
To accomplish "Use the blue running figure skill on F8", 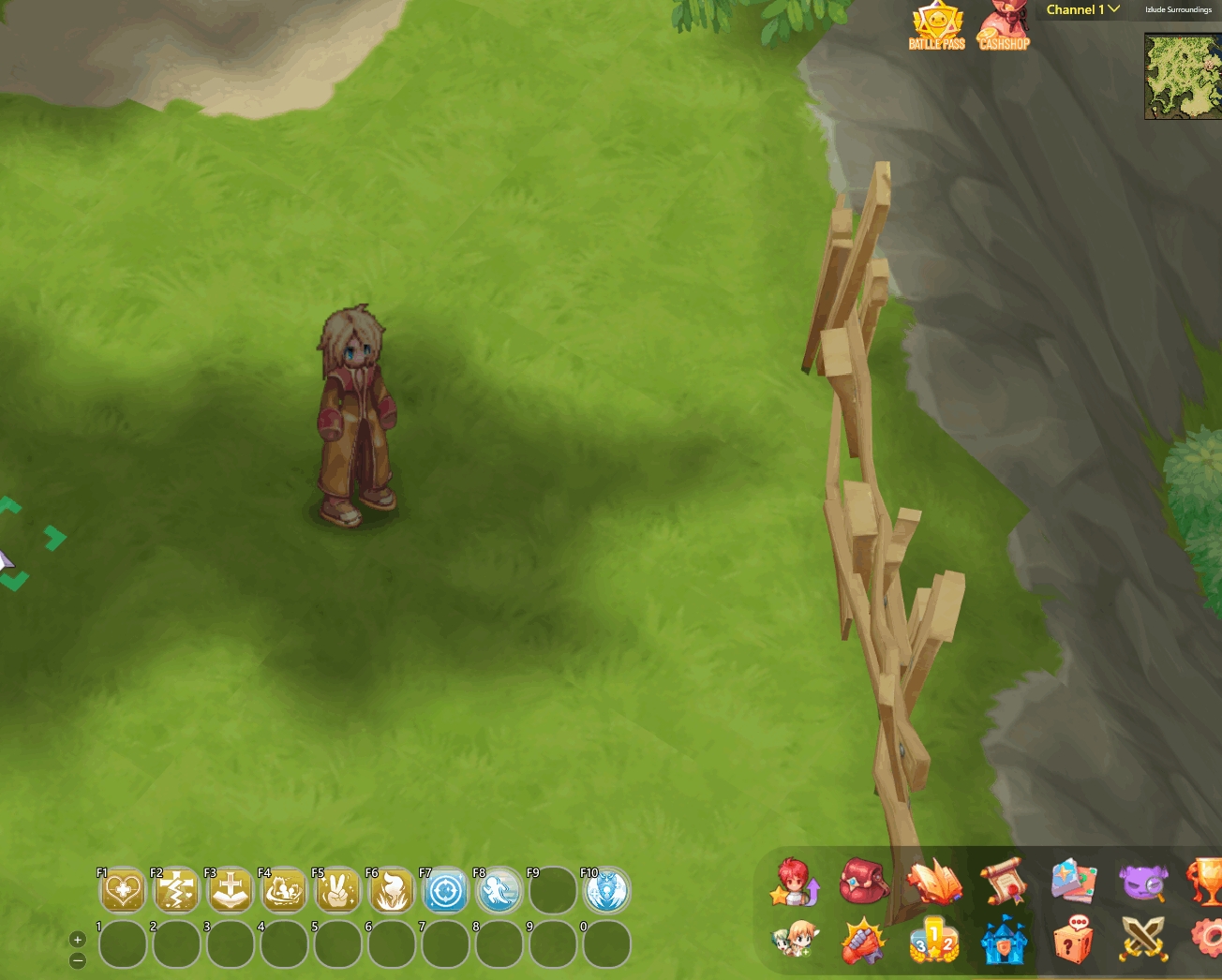I will click(499, 890).
